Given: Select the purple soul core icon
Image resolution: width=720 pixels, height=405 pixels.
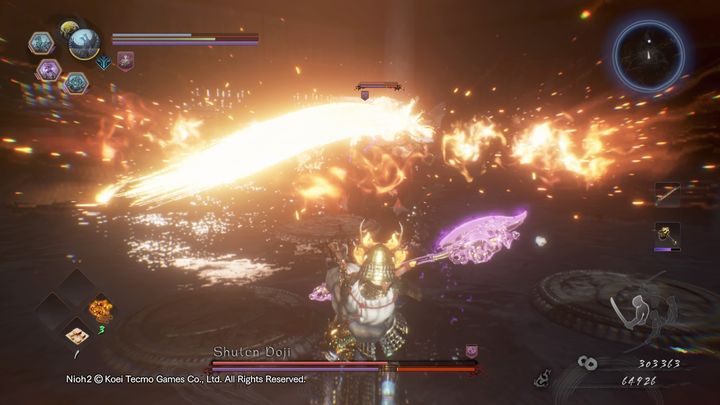Looking at the screenshot, I should coord(48,69).
